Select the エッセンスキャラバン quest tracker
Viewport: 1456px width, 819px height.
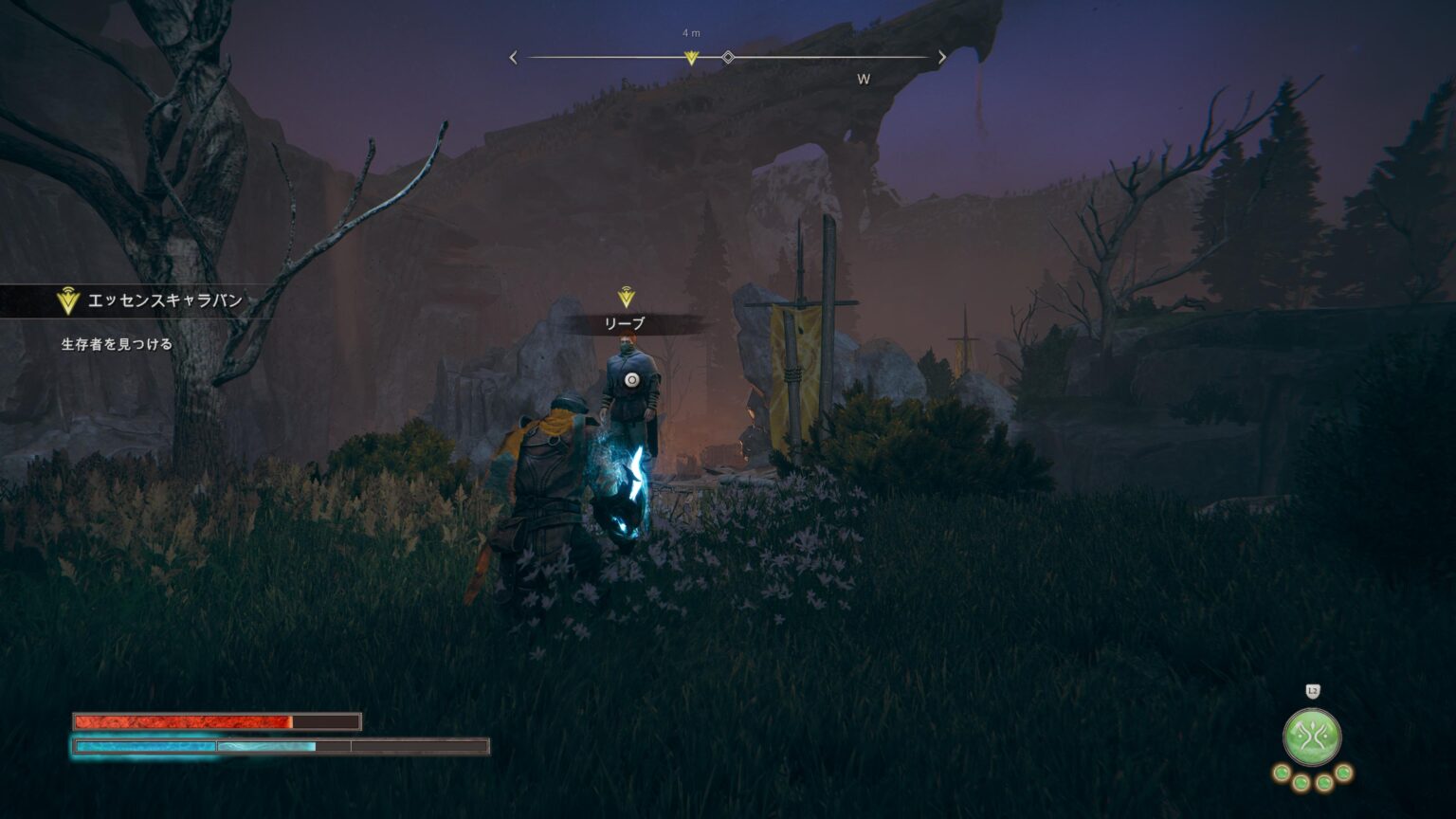pos(152,301)
